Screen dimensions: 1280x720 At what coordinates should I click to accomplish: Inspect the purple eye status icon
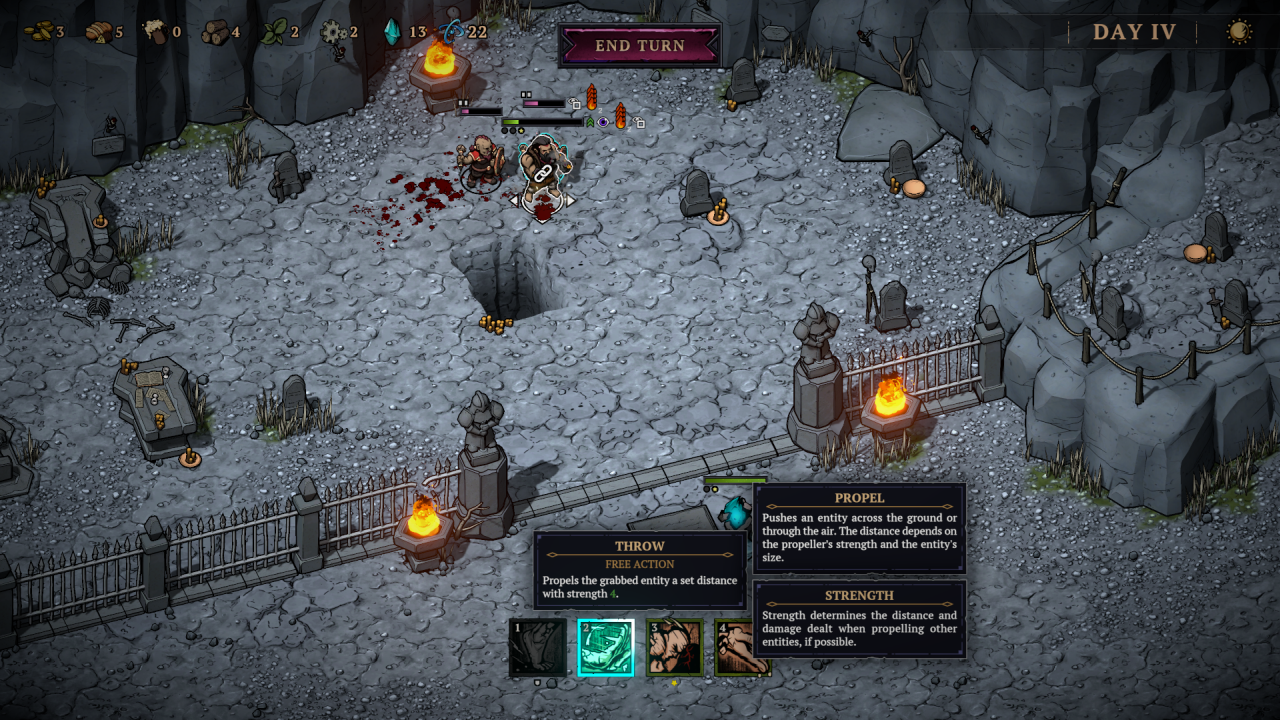[604, 123]
